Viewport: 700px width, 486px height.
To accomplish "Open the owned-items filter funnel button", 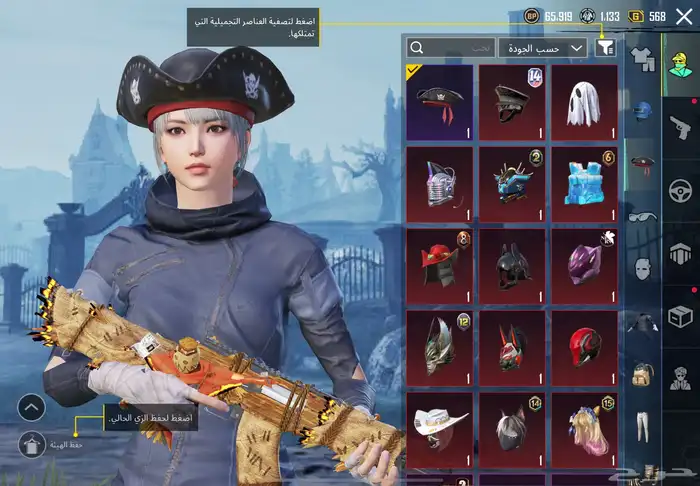I will coord(605,47).
